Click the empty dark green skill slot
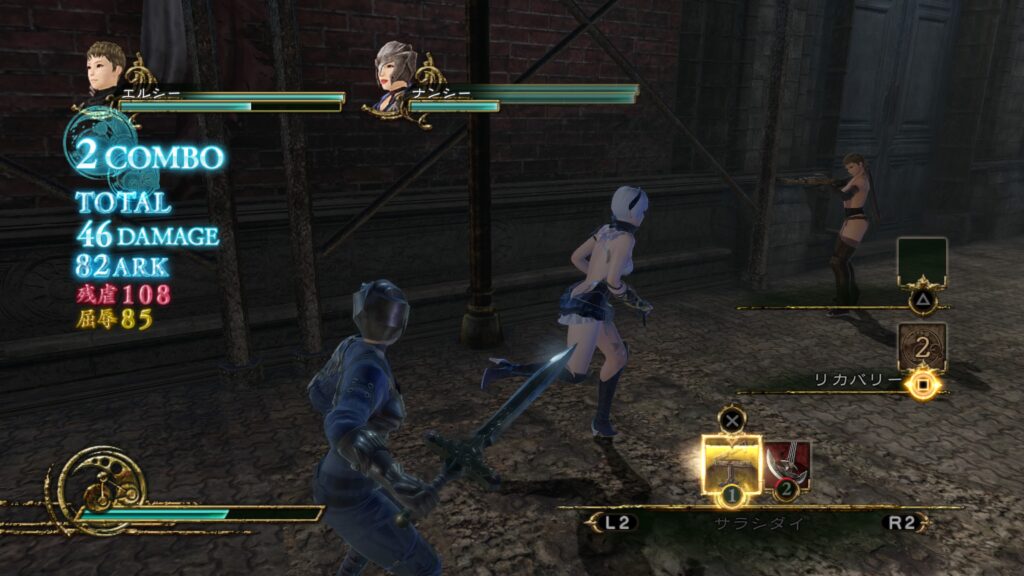This screenshot has height=576, width=1024. click(921, 262)
